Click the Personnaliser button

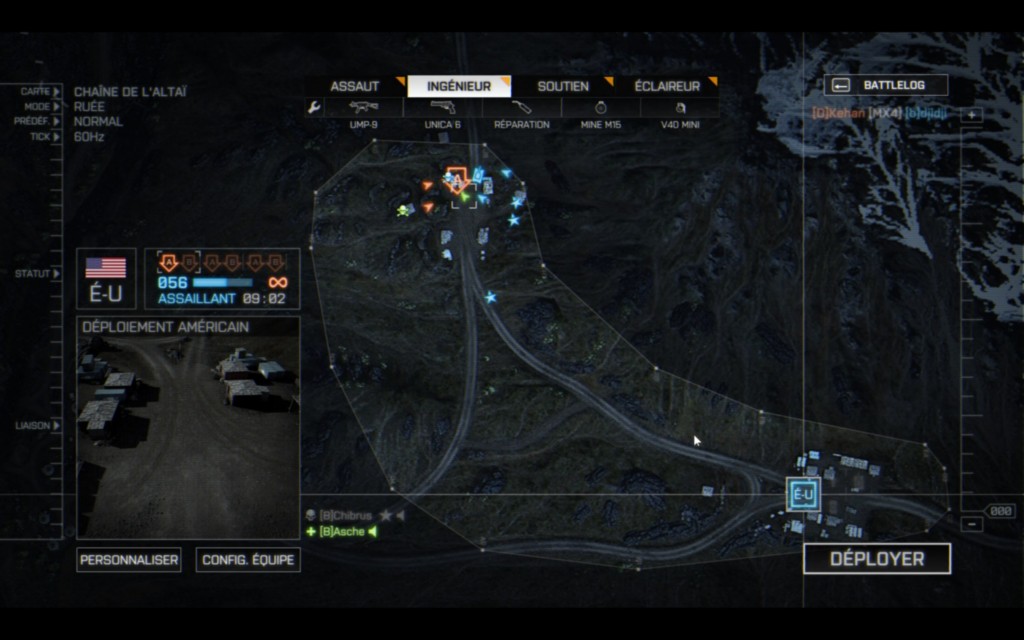[x=129, y=560]
